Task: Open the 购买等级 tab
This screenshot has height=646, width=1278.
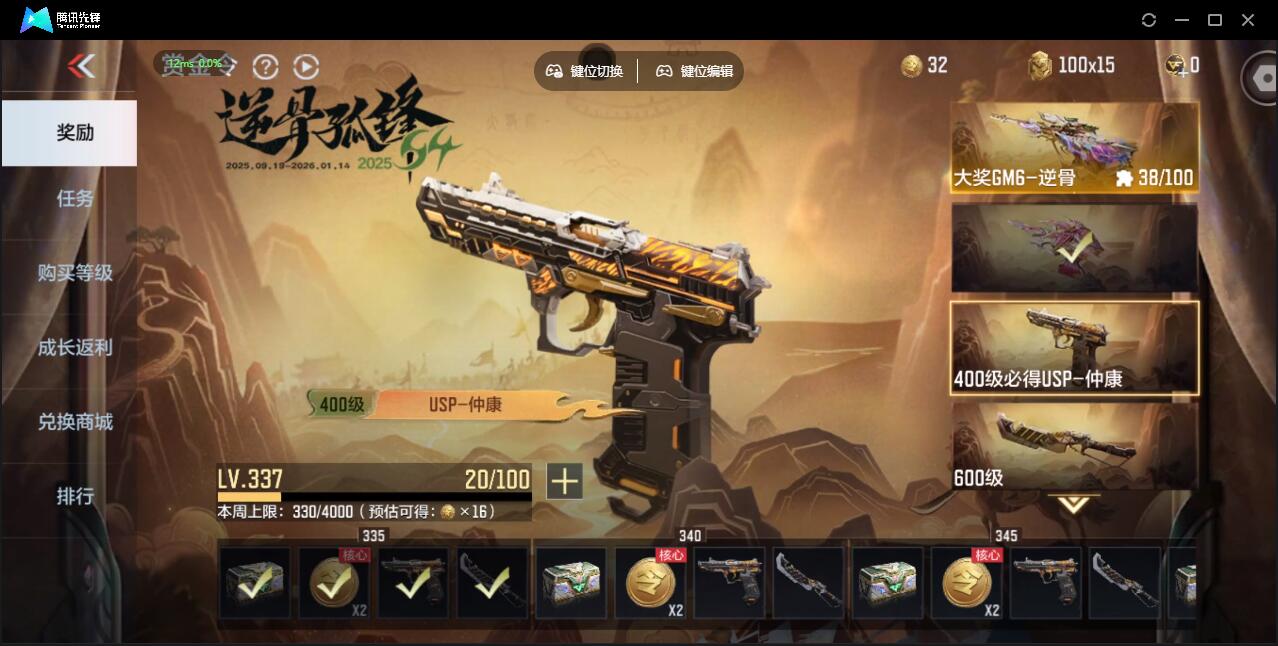Action: [75, 272]
